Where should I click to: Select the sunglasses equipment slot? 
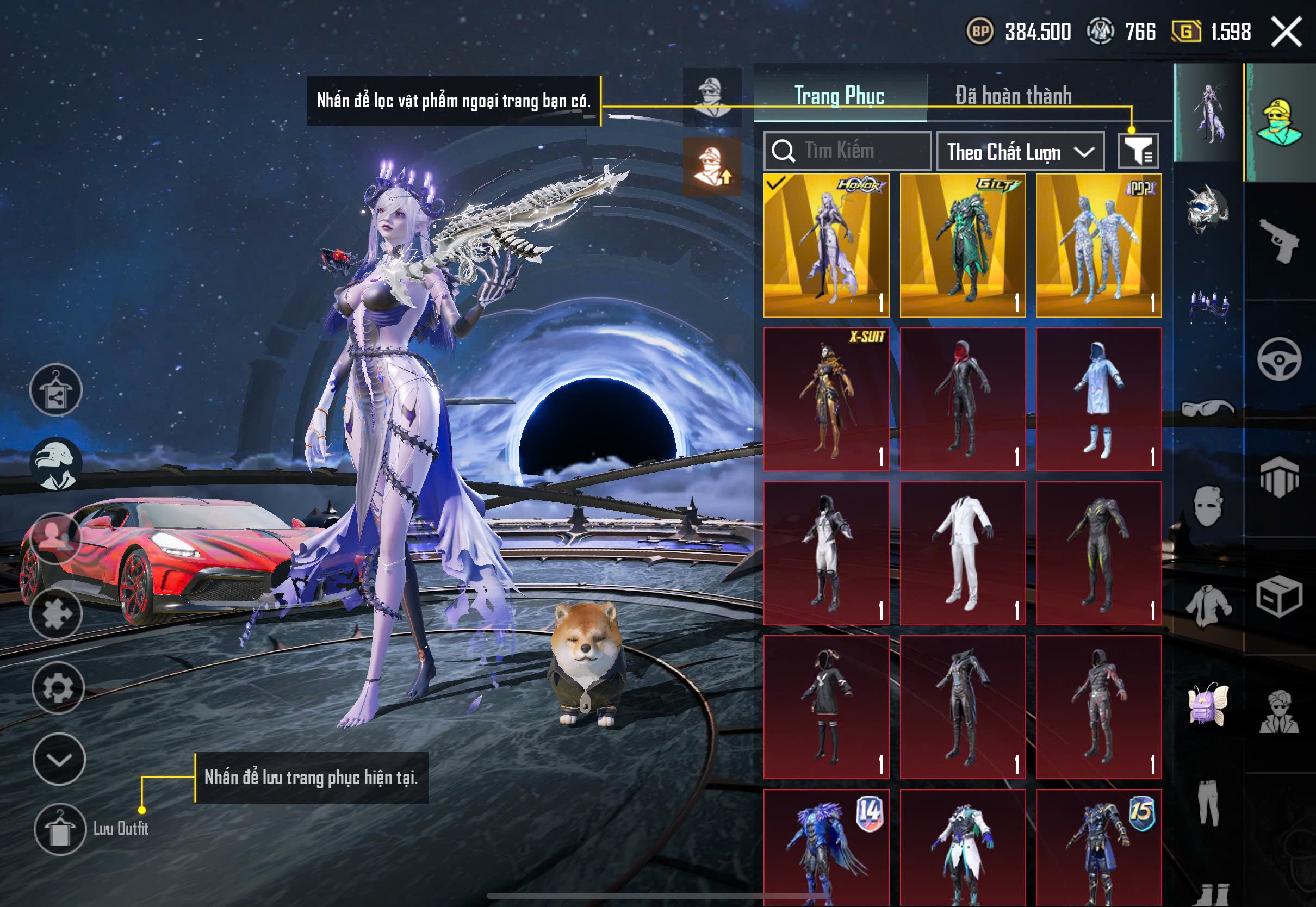1208,407
